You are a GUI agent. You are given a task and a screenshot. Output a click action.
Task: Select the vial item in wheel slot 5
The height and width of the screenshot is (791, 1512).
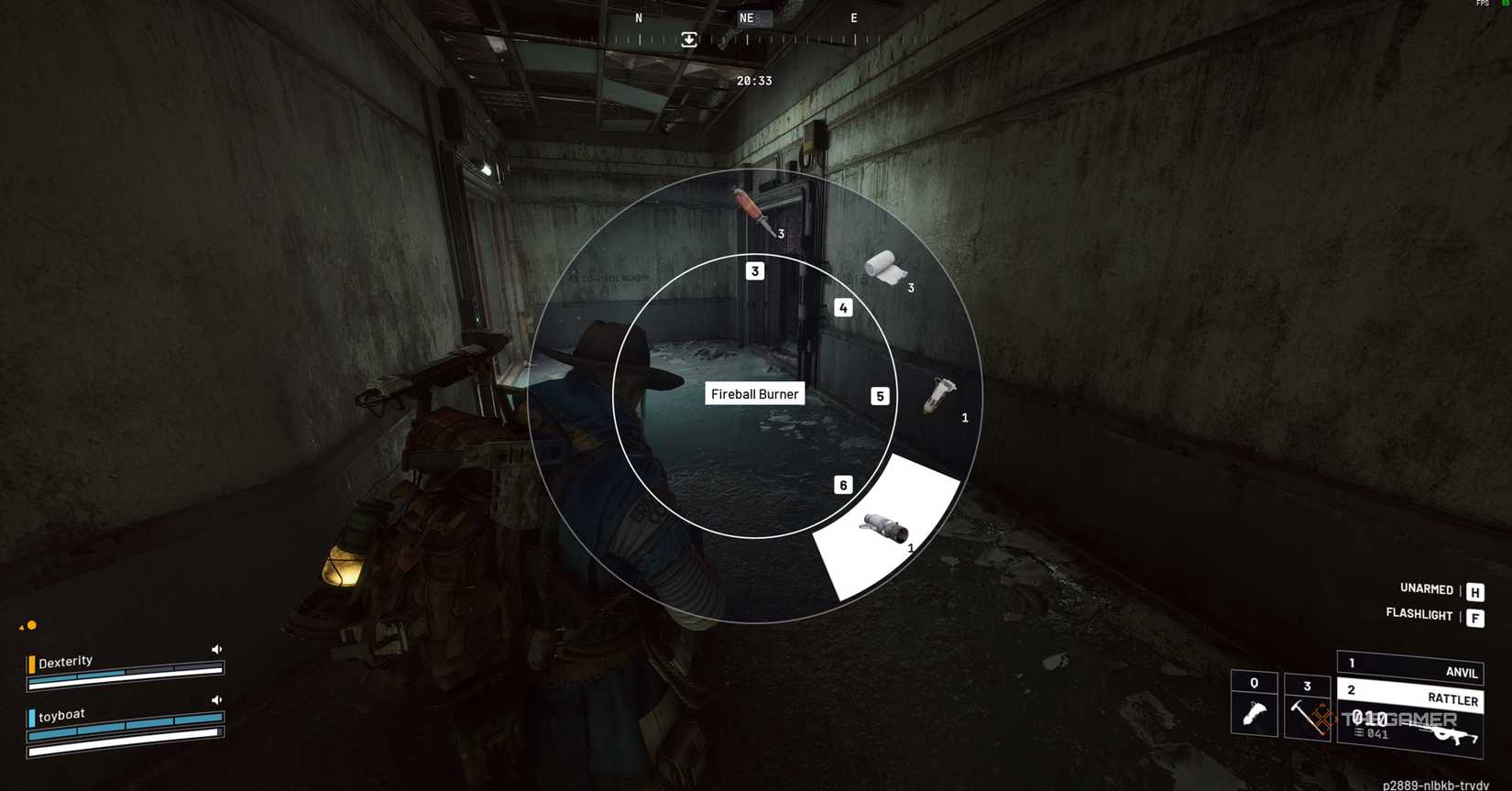click(939, 394)
